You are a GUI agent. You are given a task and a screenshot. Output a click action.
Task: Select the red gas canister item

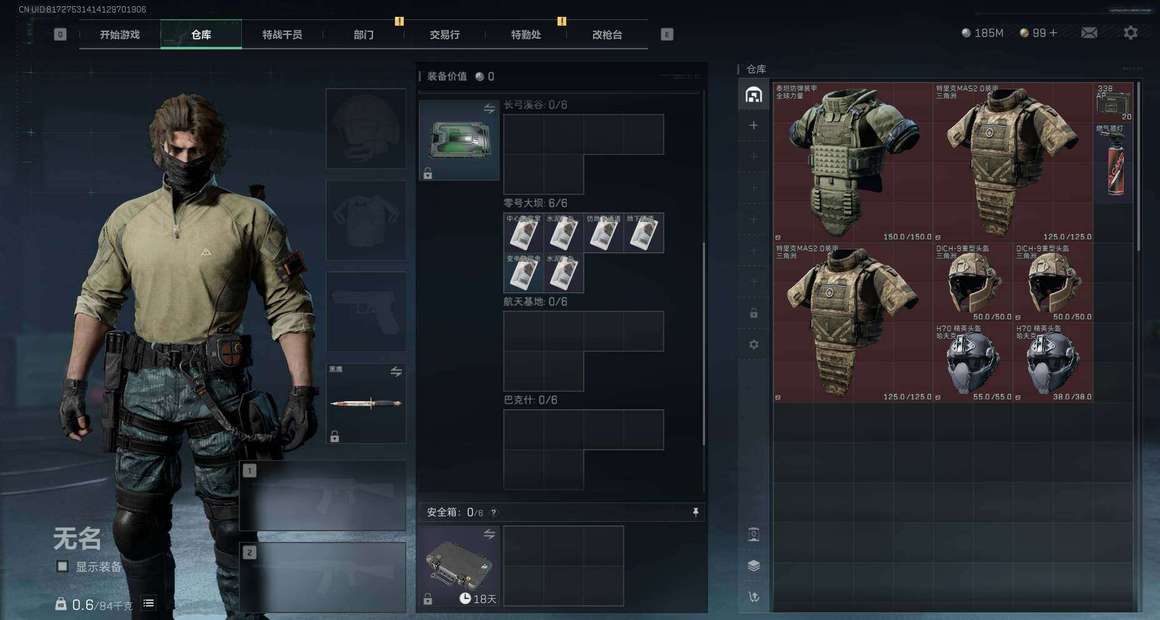(x=1114, y=165)
